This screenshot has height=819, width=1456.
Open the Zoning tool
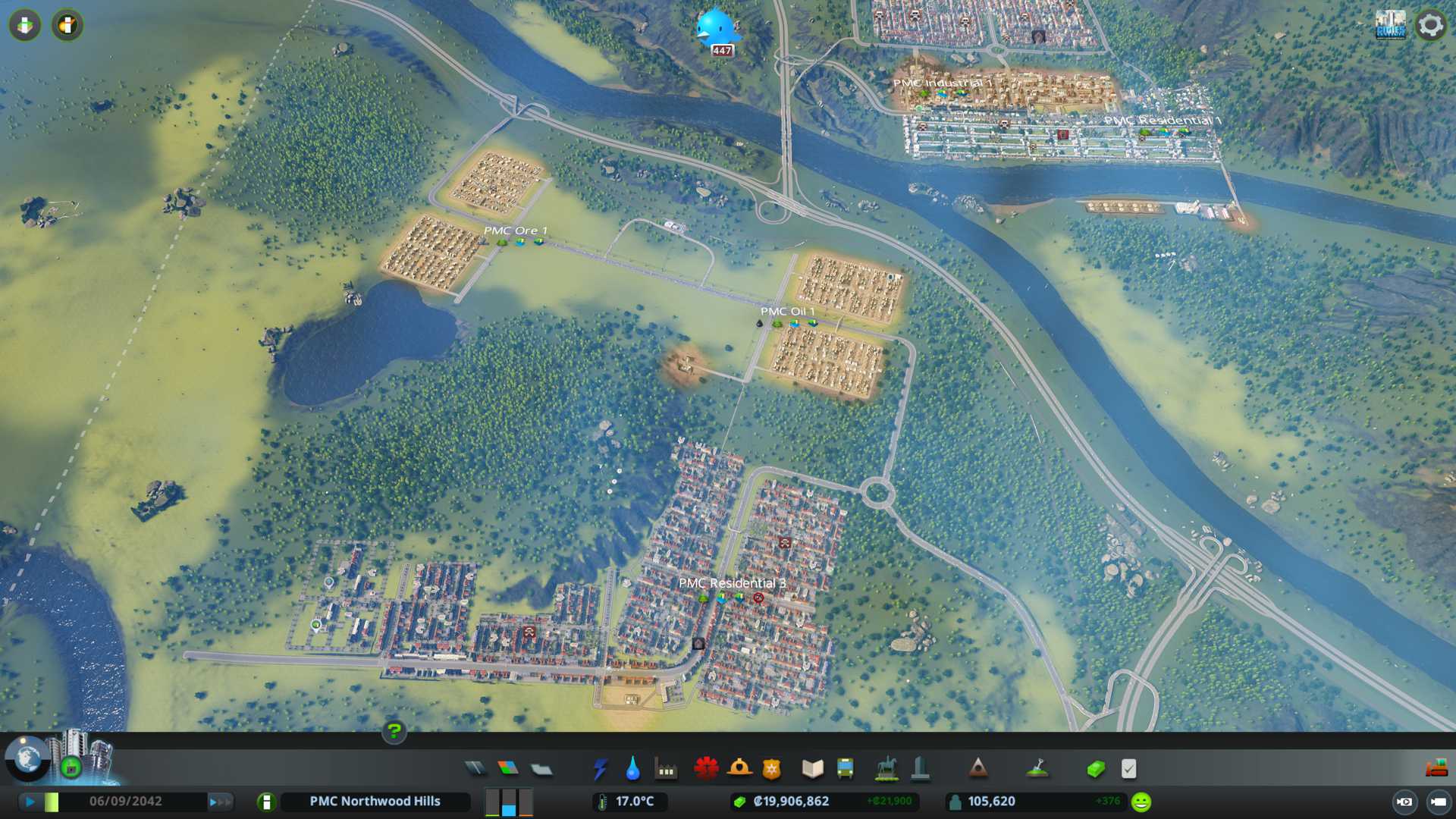[508, 769]
